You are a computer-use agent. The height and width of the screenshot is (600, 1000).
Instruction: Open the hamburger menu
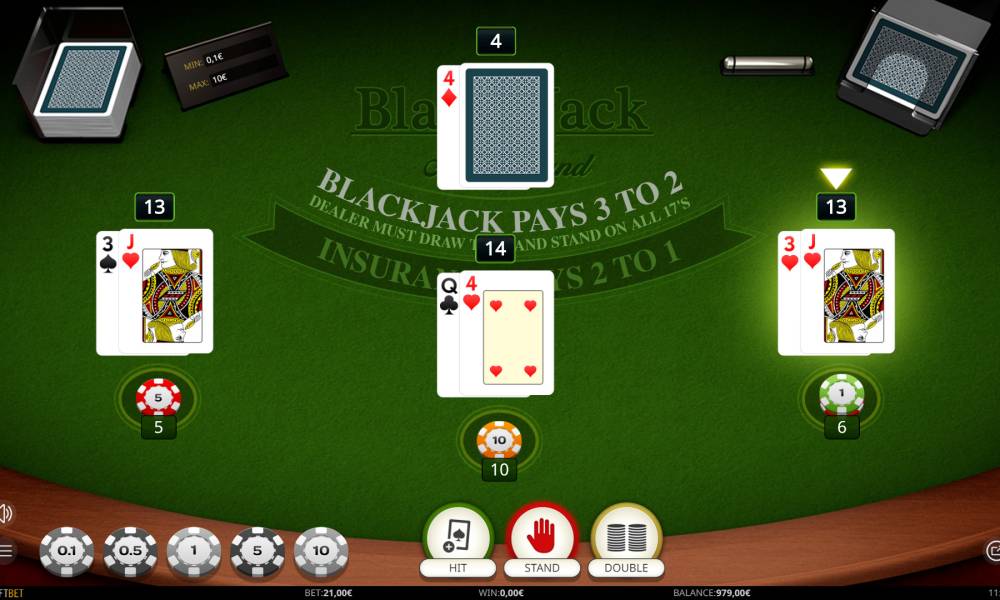tap(6, 550)
